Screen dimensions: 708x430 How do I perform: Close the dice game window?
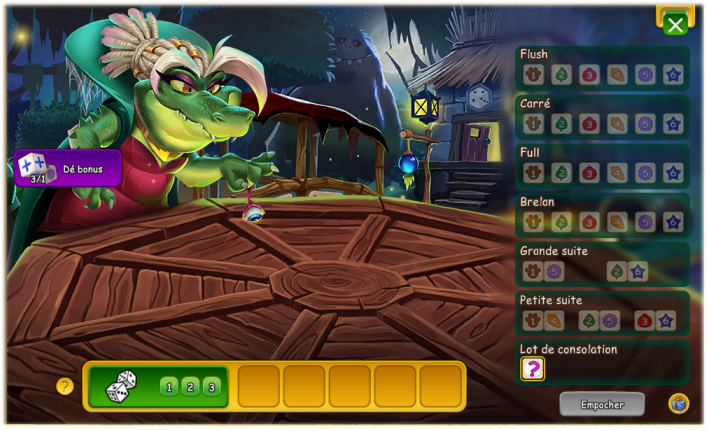(x=676, y=24)
